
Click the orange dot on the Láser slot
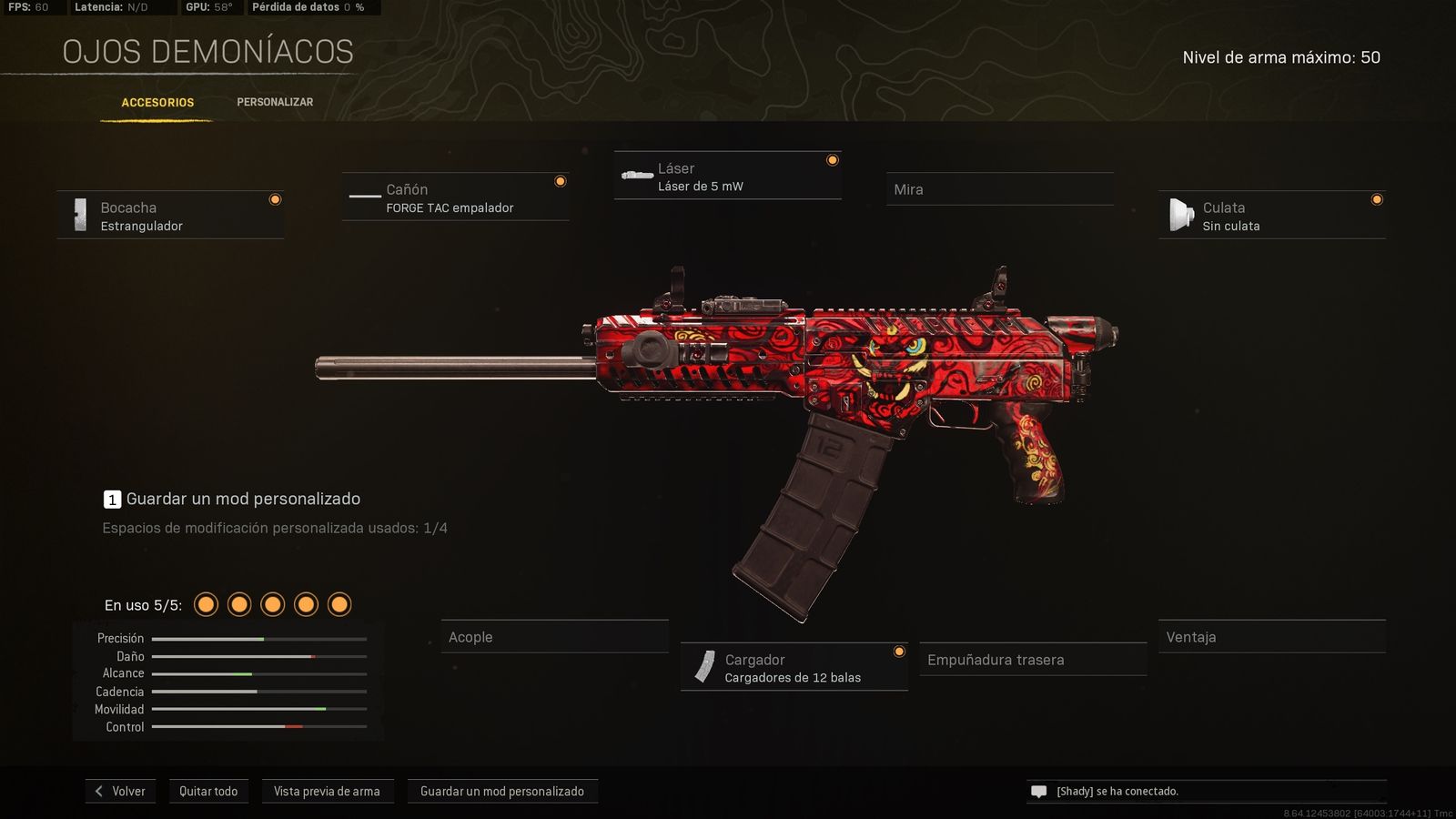tap(833, 158)
